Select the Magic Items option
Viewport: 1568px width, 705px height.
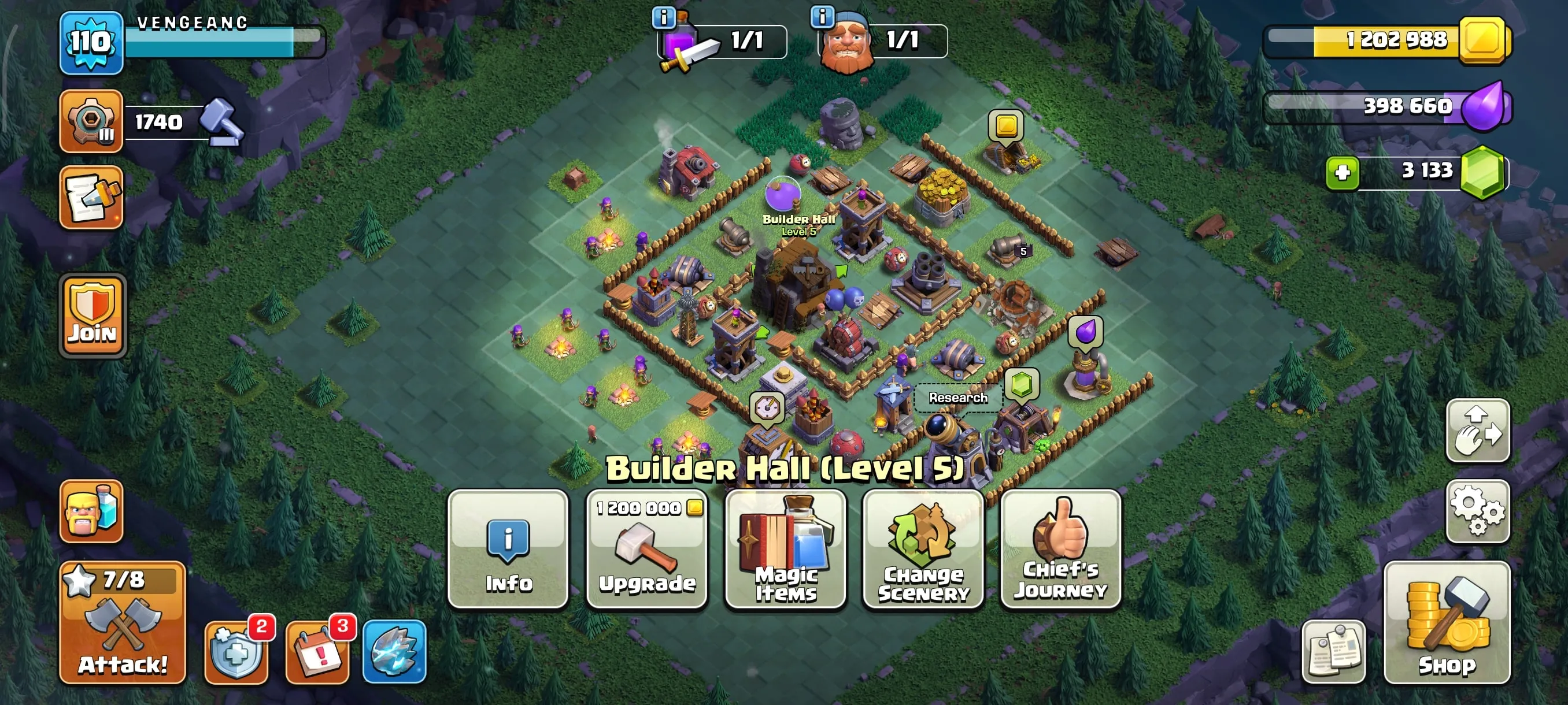click(x=785, y=551)
